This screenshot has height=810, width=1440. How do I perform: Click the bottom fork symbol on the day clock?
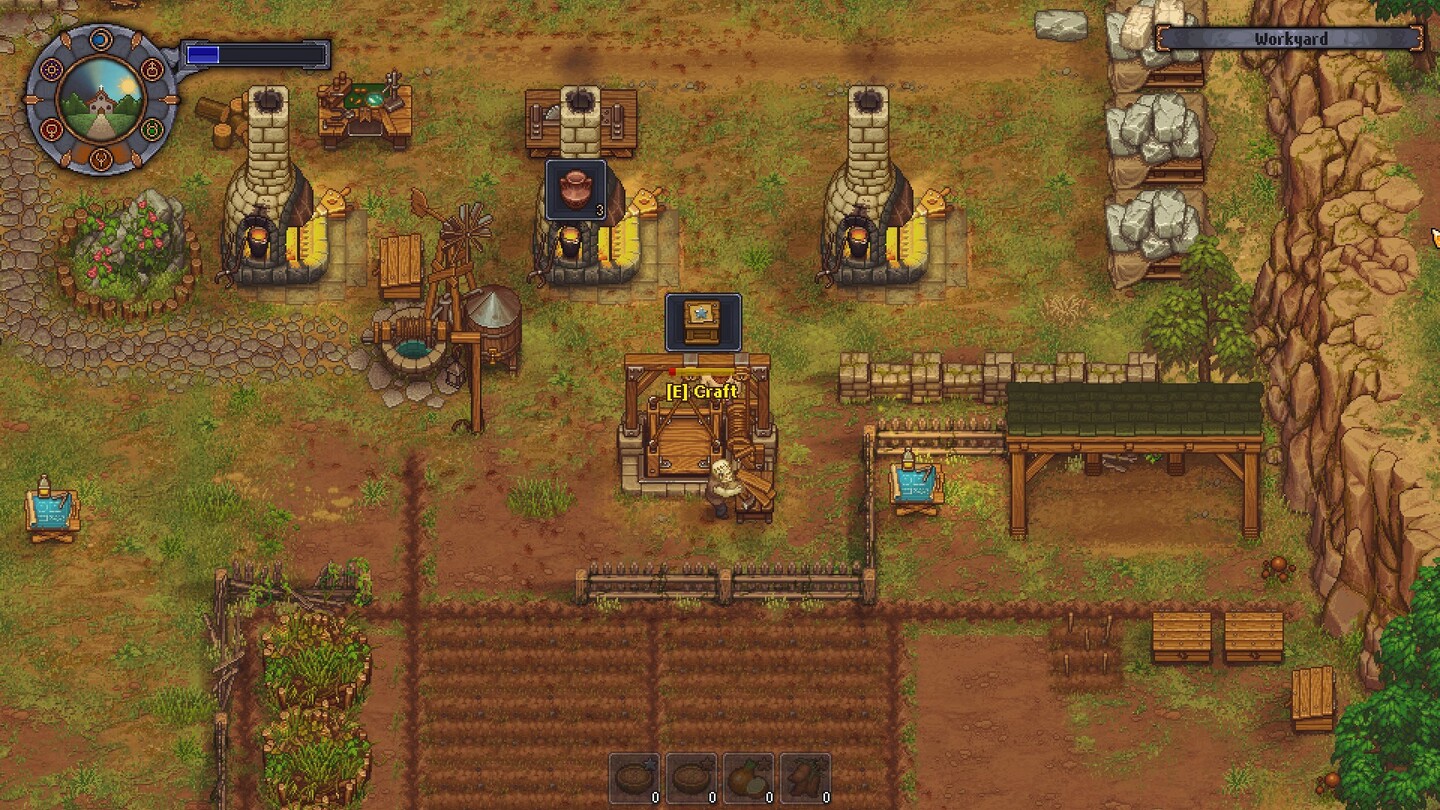click(102, 158)
